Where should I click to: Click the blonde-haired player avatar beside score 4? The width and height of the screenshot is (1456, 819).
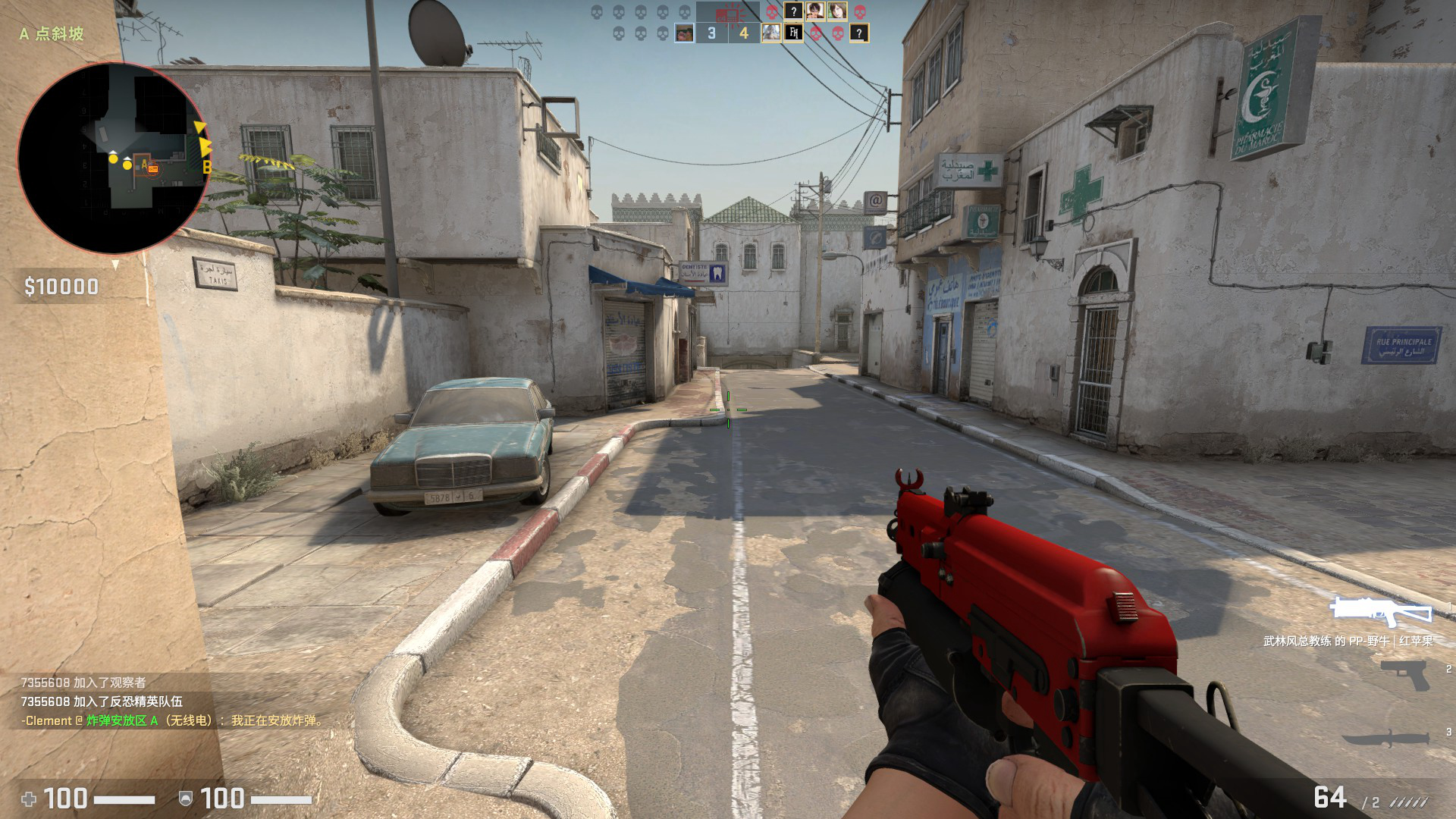pyautogui.click(x=771, y=33)
